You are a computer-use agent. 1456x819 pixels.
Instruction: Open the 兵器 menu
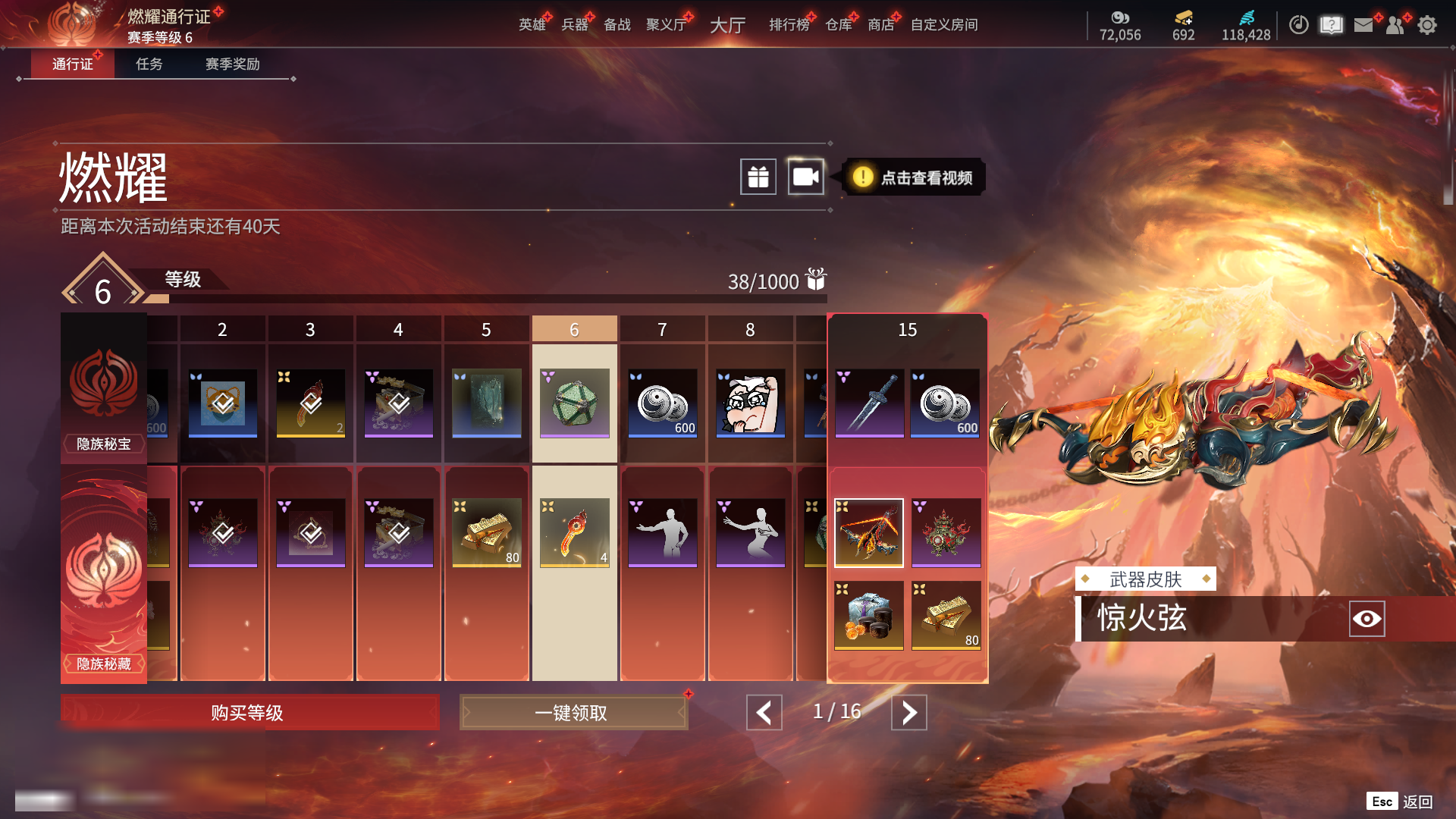575,25
